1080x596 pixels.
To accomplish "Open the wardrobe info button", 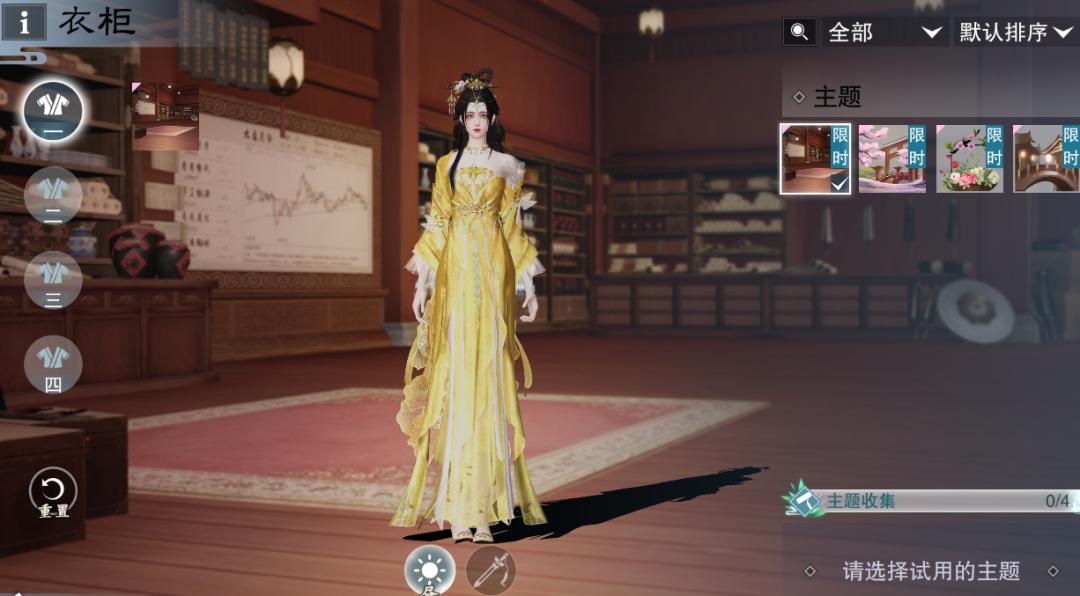I will tap(22, 21).
